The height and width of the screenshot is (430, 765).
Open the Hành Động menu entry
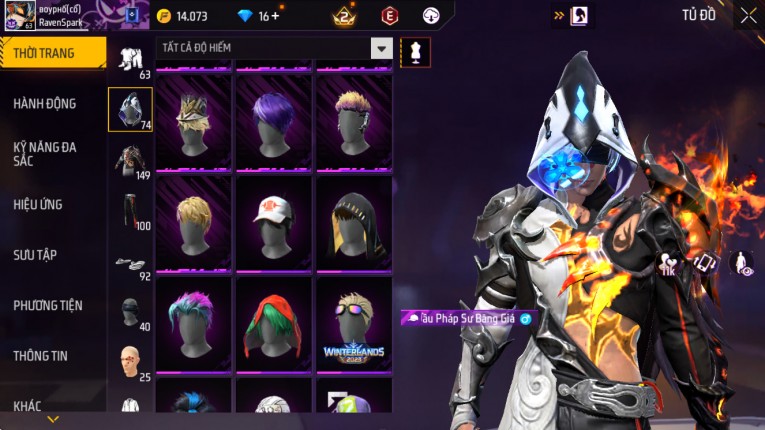click(45, 104)
